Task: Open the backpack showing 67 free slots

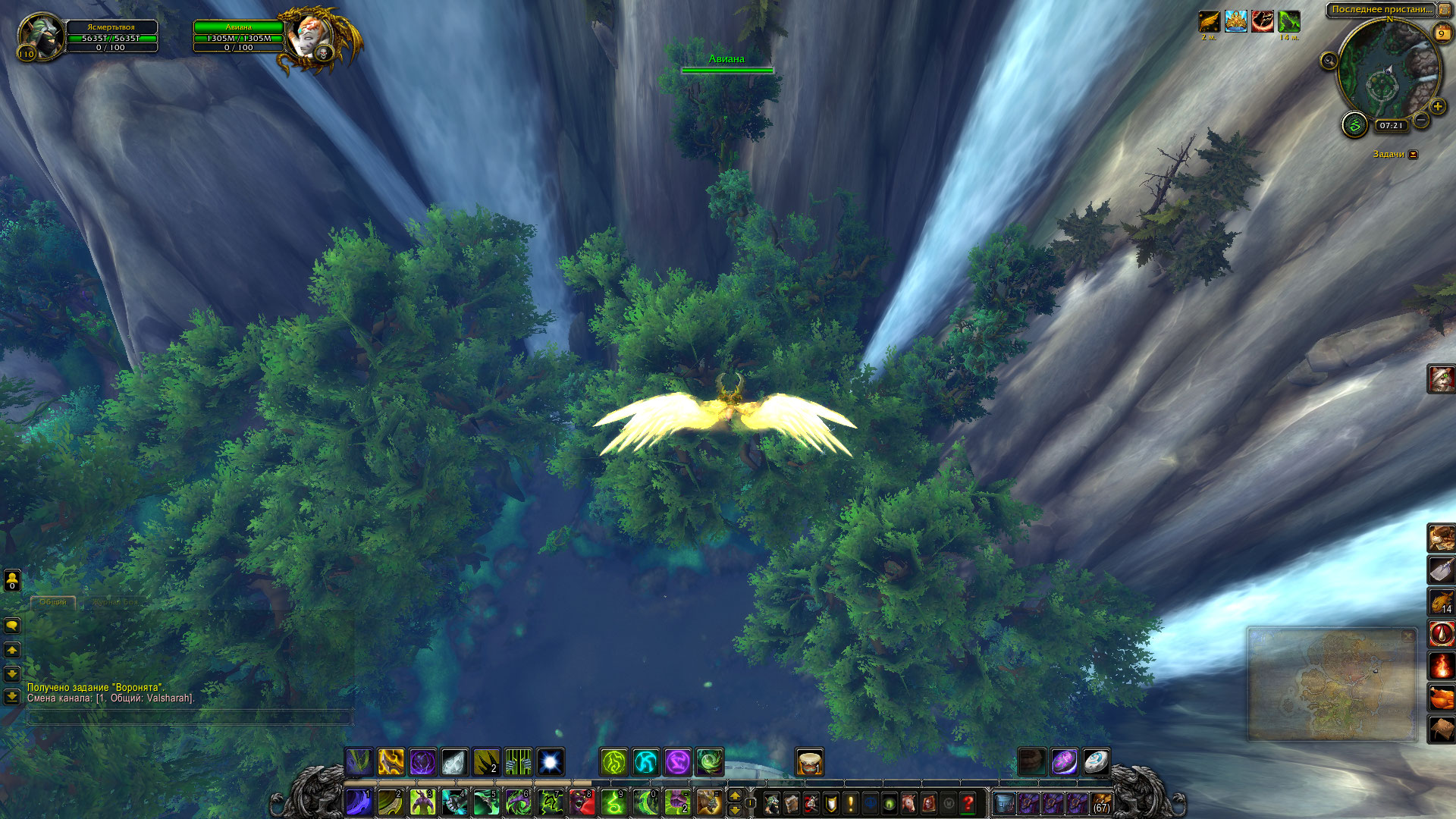Action: (x=1101, y=802)
